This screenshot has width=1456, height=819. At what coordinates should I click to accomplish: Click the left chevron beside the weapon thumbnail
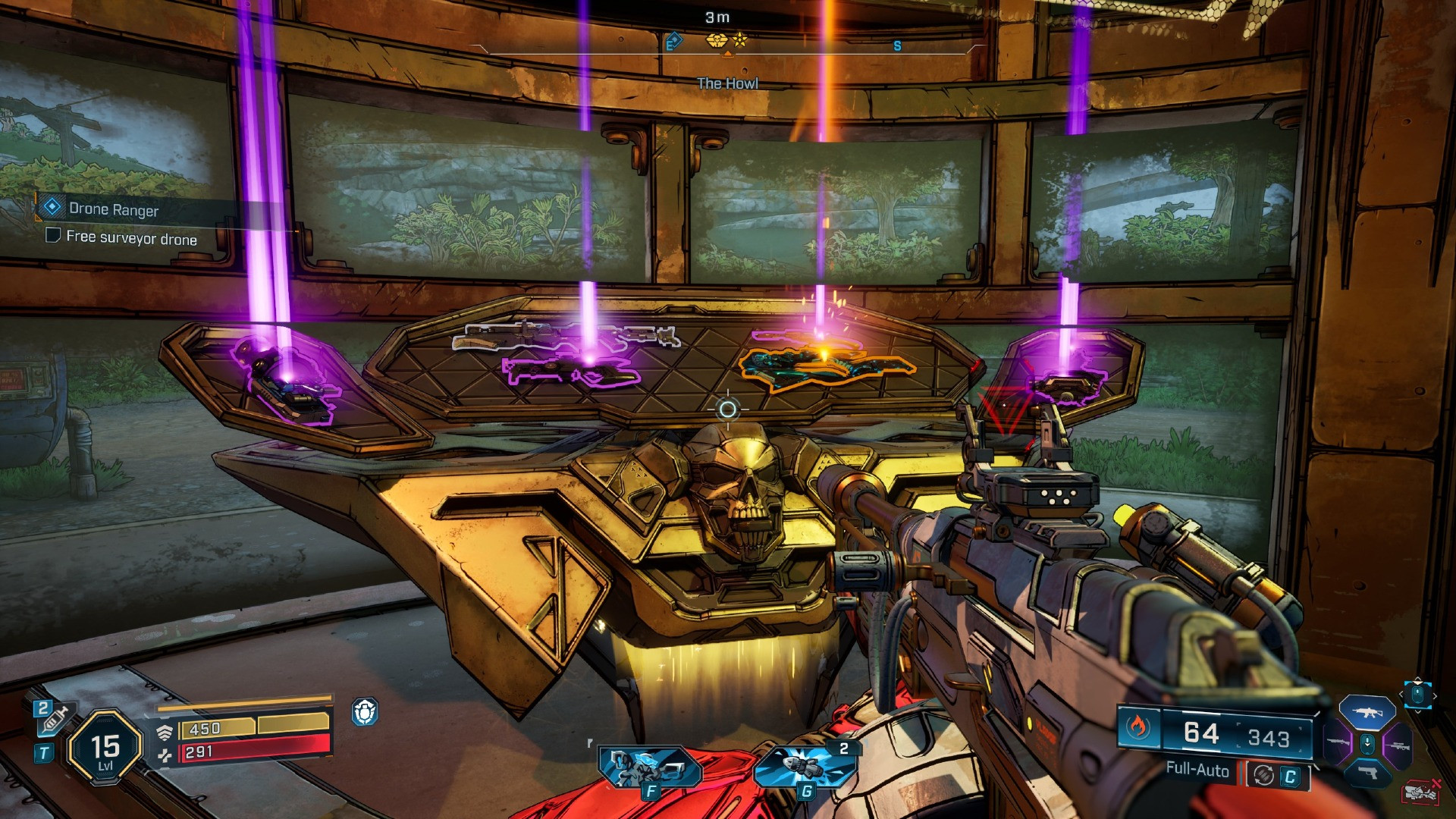[1401, 695]
